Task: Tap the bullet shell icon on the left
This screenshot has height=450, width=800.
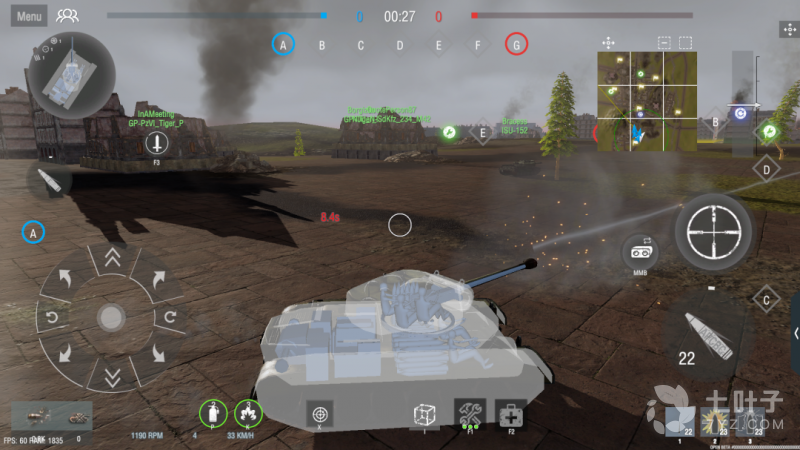Action: tap(49, 180)
